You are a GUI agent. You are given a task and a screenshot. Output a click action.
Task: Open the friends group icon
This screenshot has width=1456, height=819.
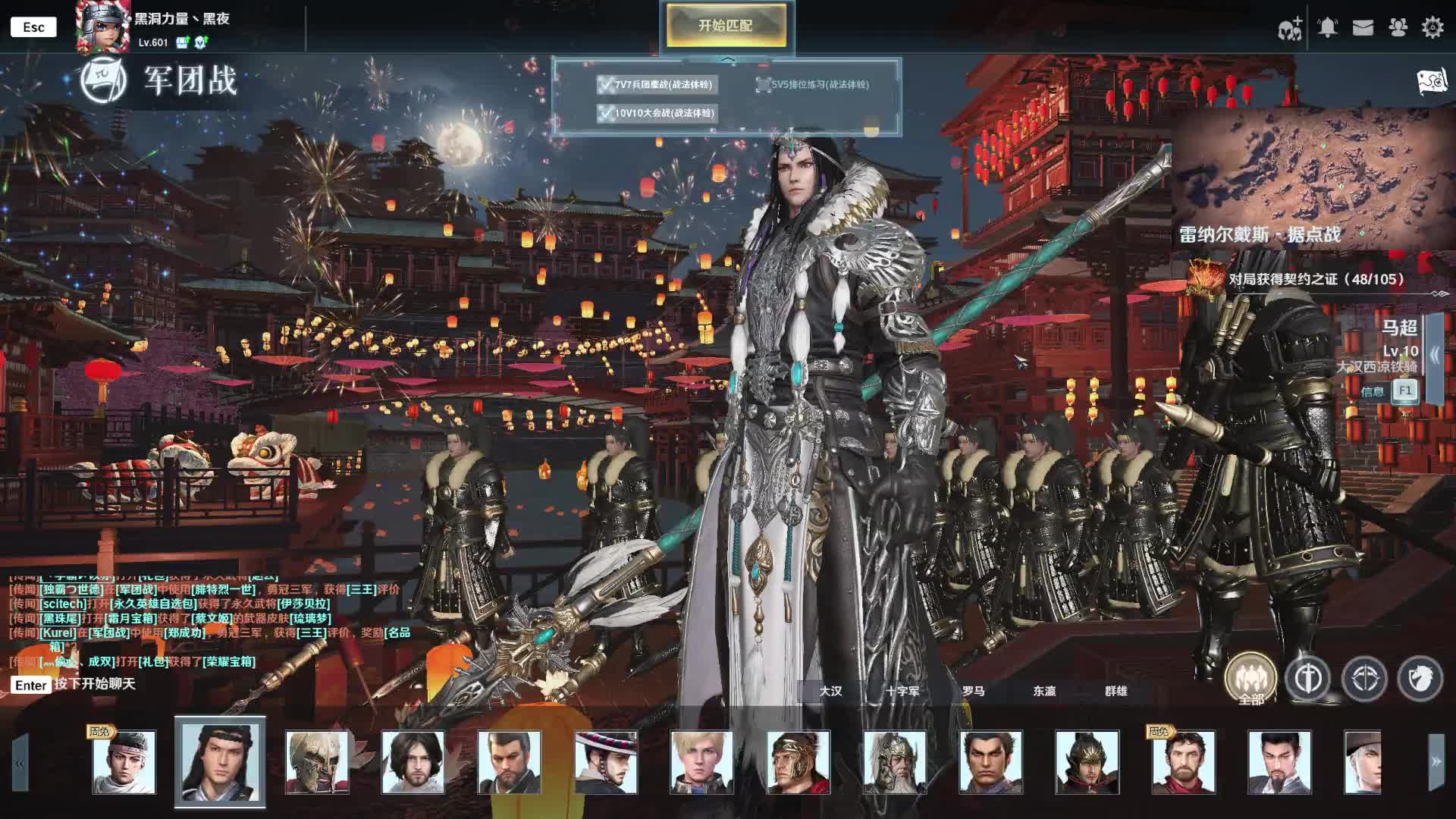1398,28
